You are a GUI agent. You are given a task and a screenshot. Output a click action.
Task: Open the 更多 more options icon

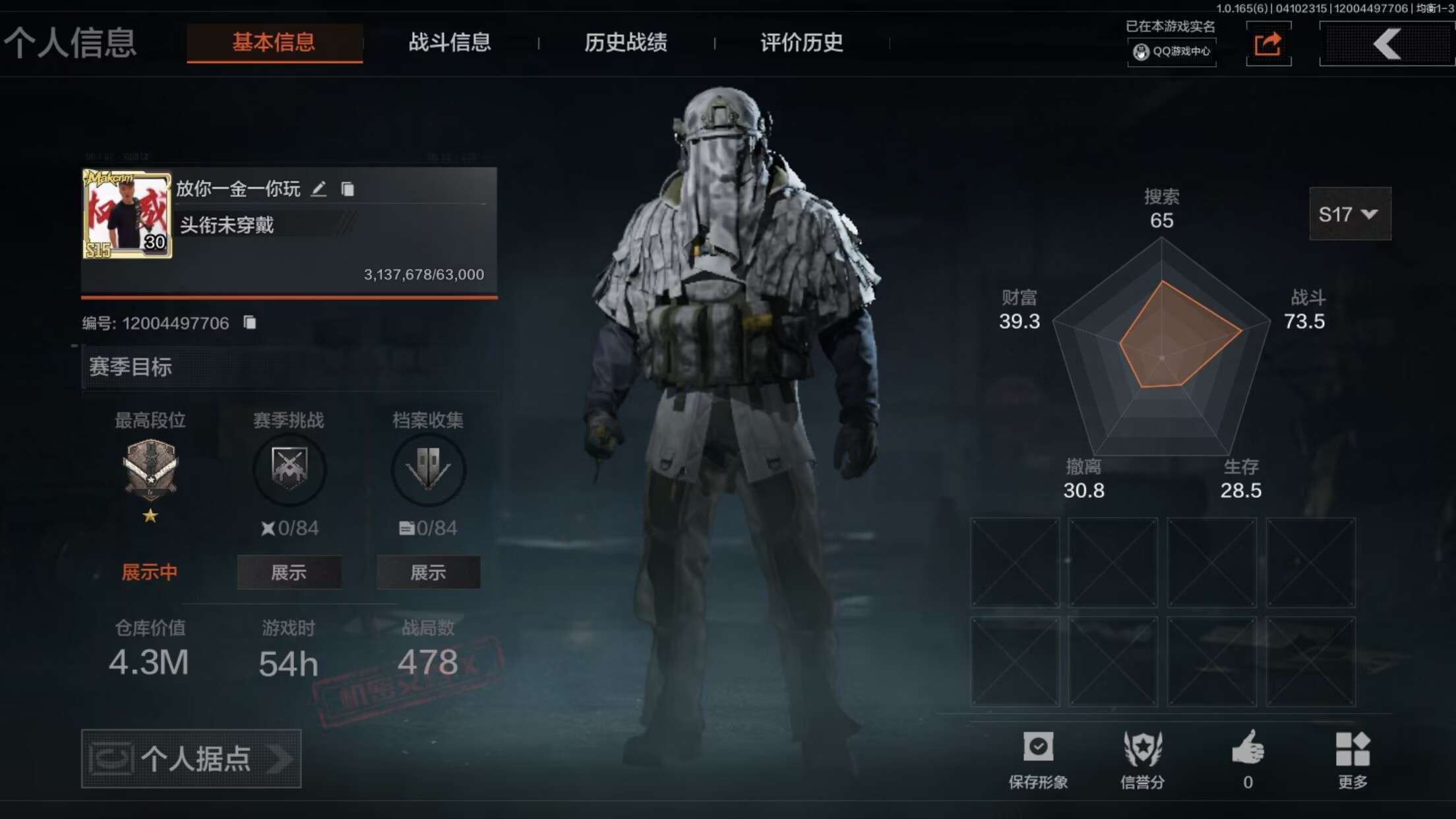coord(1351,746)
